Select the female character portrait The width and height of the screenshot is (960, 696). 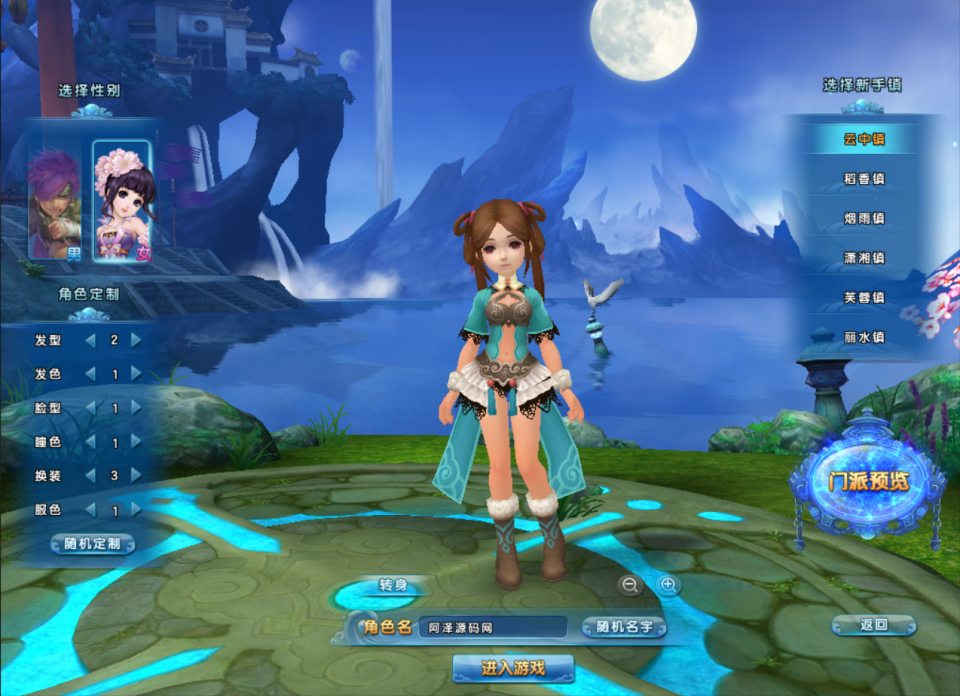tap(122, 200)
